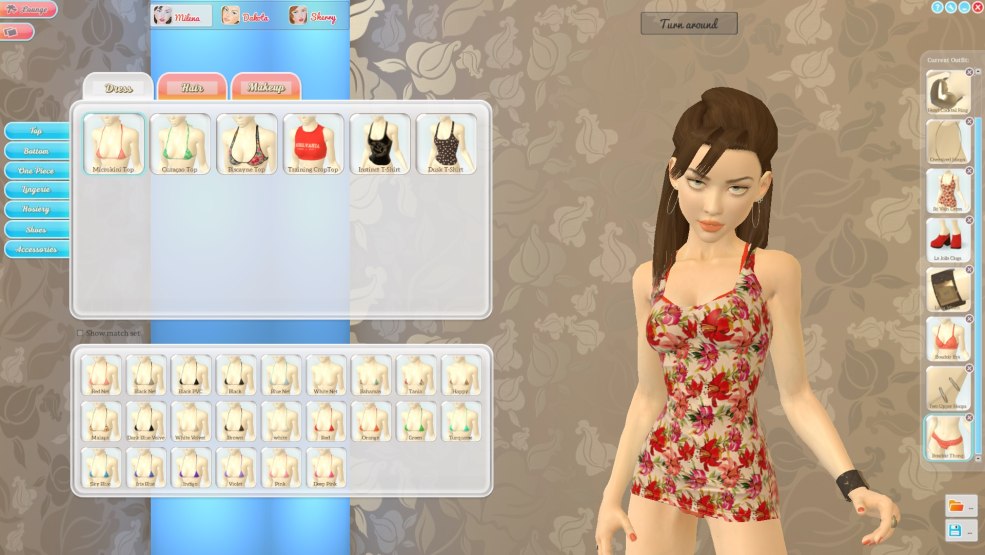Viewport: 985px width, 555px height.
Task: Choose the Turquoise color variant
Action: click(461, 422)
